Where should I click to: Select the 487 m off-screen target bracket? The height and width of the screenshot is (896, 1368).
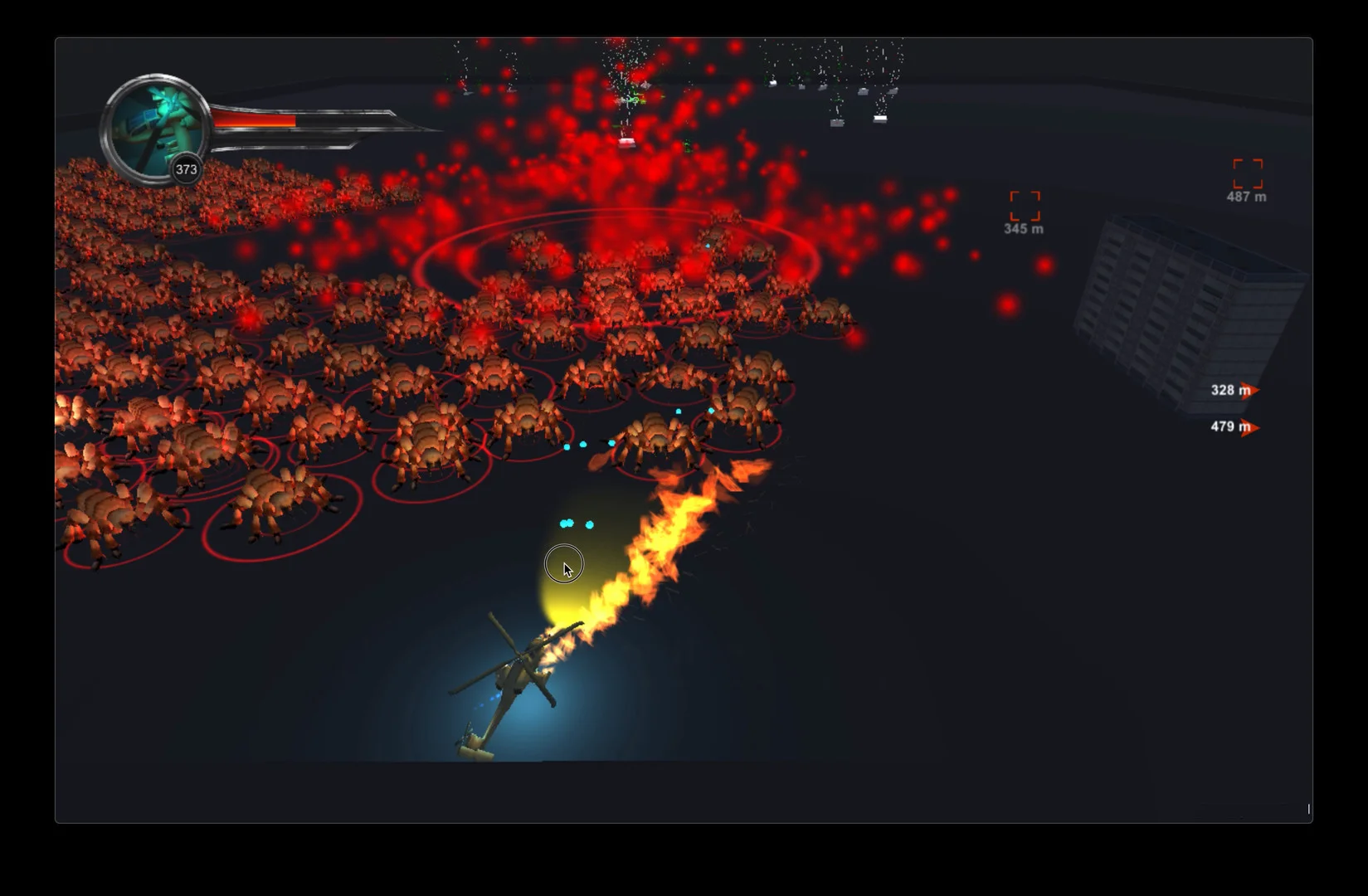point(1247,175)
